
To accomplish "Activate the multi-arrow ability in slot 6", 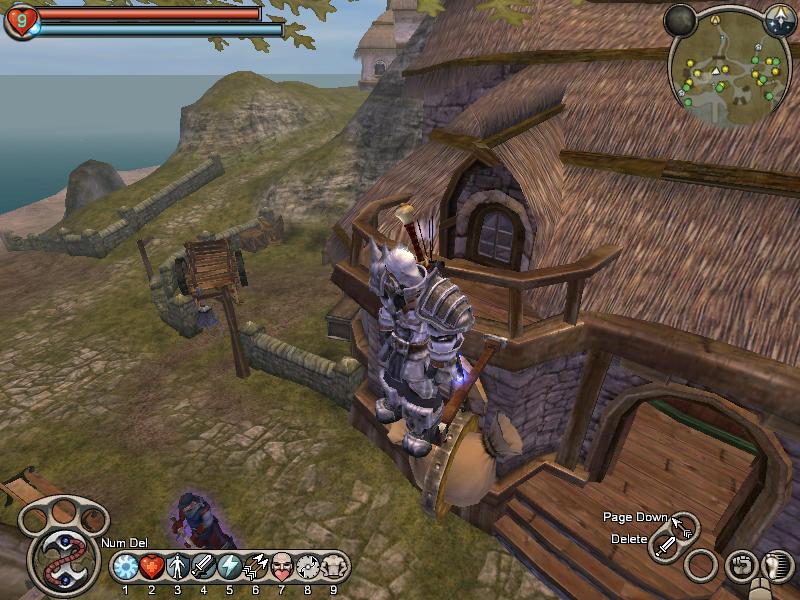I will click(255, 567).
